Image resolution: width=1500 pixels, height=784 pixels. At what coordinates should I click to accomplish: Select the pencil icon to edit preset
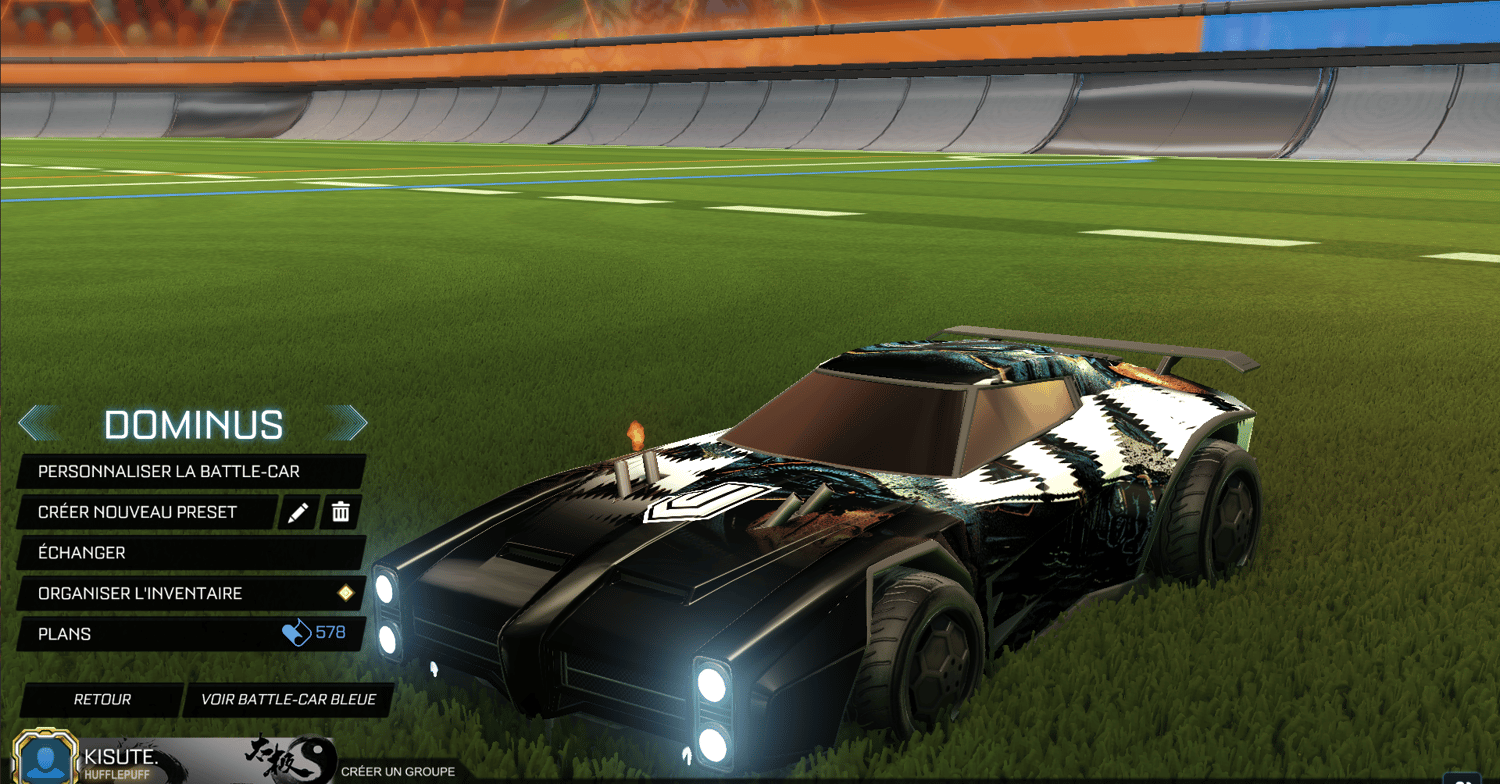[297, 512]
